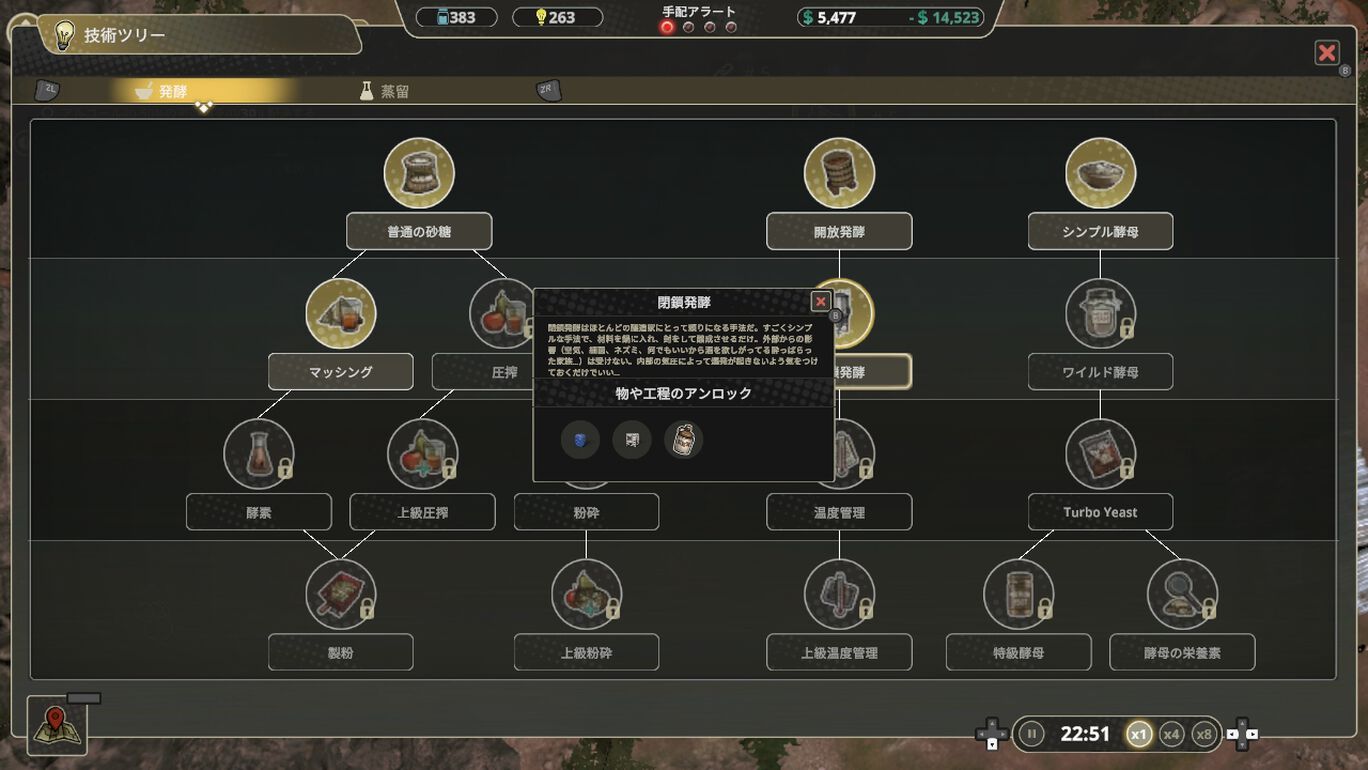The height and width of the screenshot is (770, 1368).
Task: Select the locked Turbo Yeast node
Action: point(1100,512)
